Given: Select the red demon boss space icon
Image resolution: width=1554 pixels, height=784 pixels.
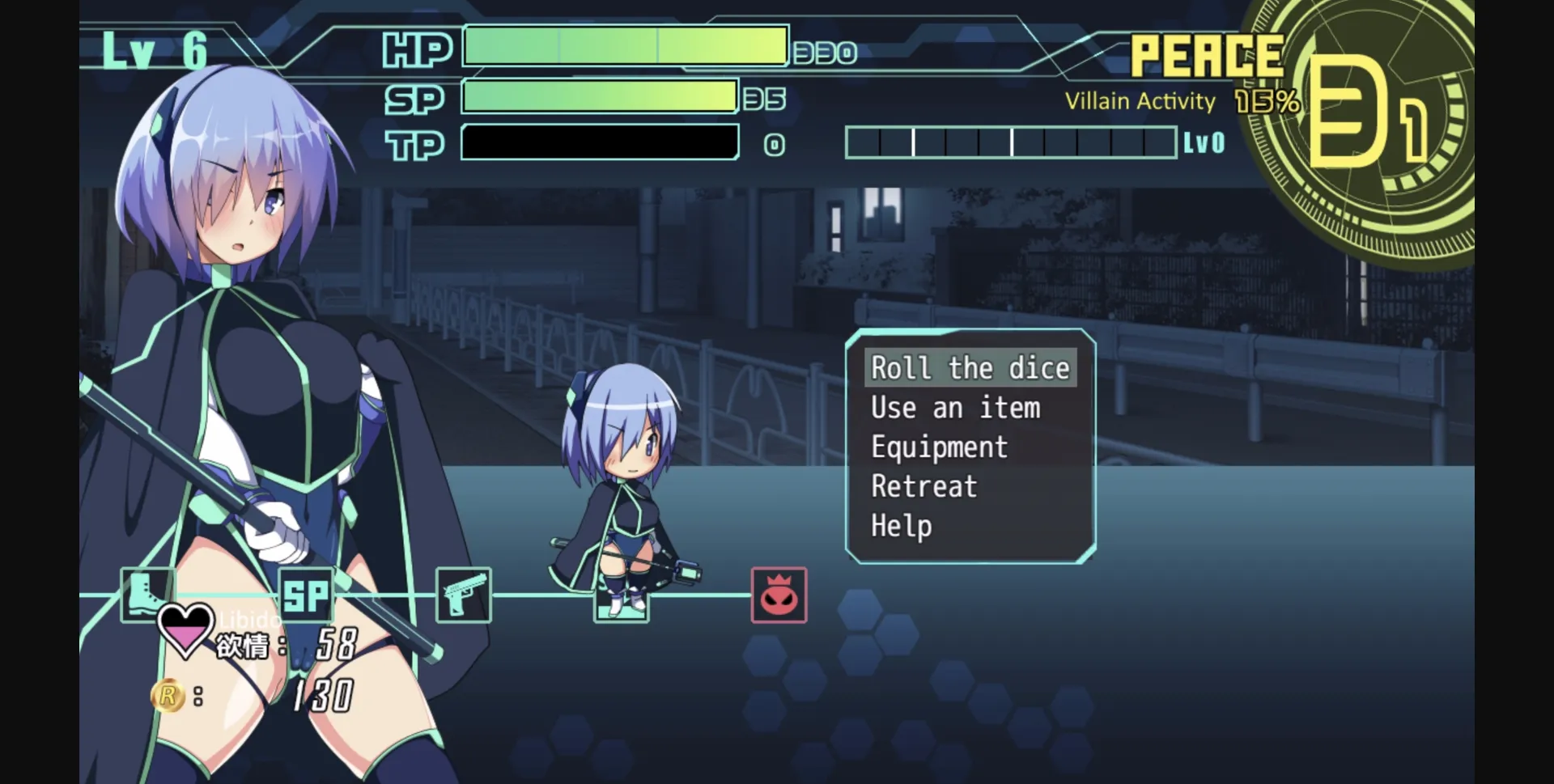Looking at the screenshot, I should (779, 595).
